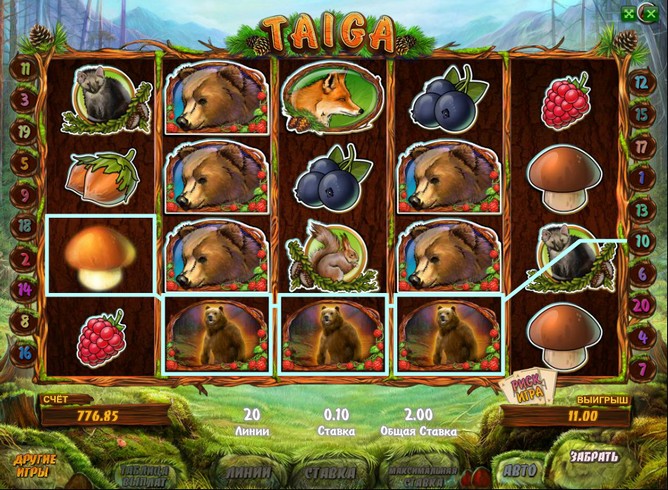668x490 pixels.
Task: Click payline number 20 marker
Action: (x=641, y=304)
